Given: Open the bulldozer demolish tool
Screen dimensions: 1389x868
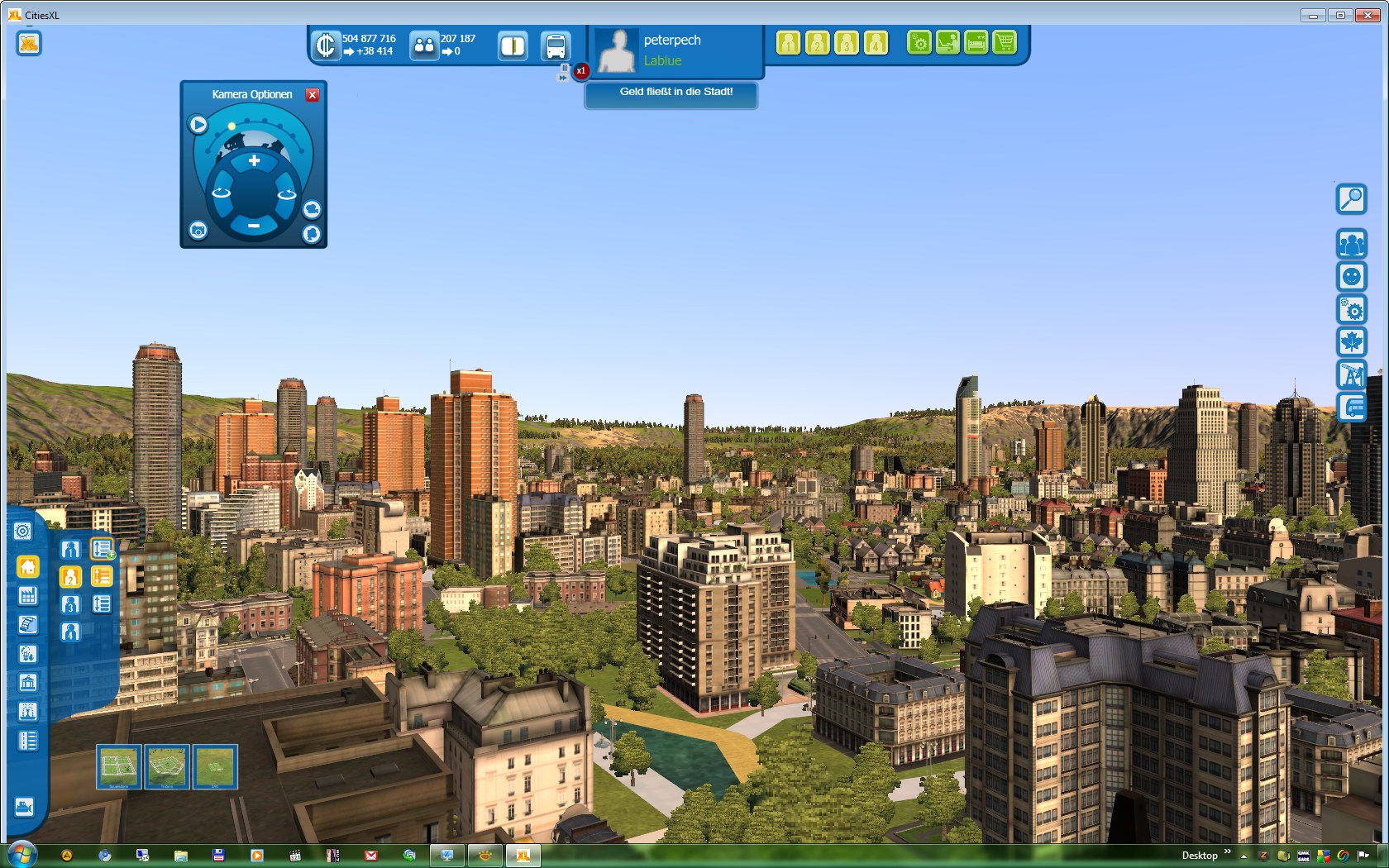Looking at the screenshot, I should (25, 807).
